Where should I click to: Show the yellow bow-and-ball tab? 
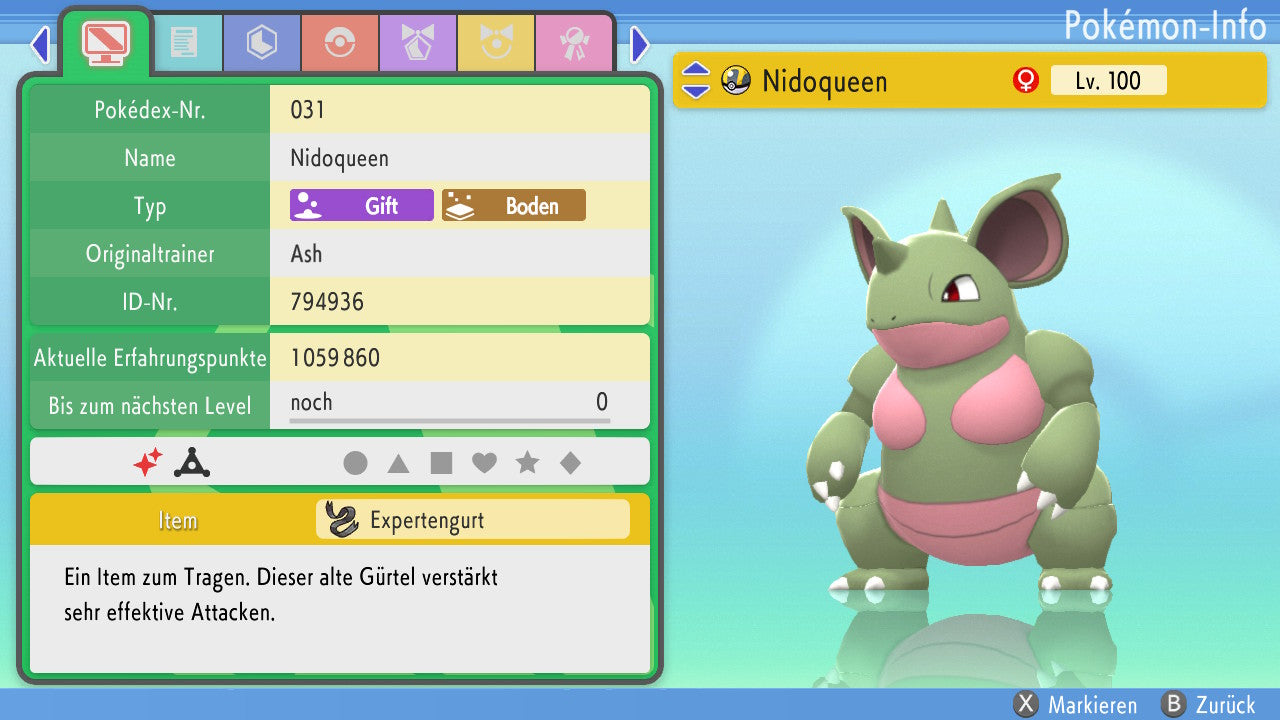click(x=496, y=43)
